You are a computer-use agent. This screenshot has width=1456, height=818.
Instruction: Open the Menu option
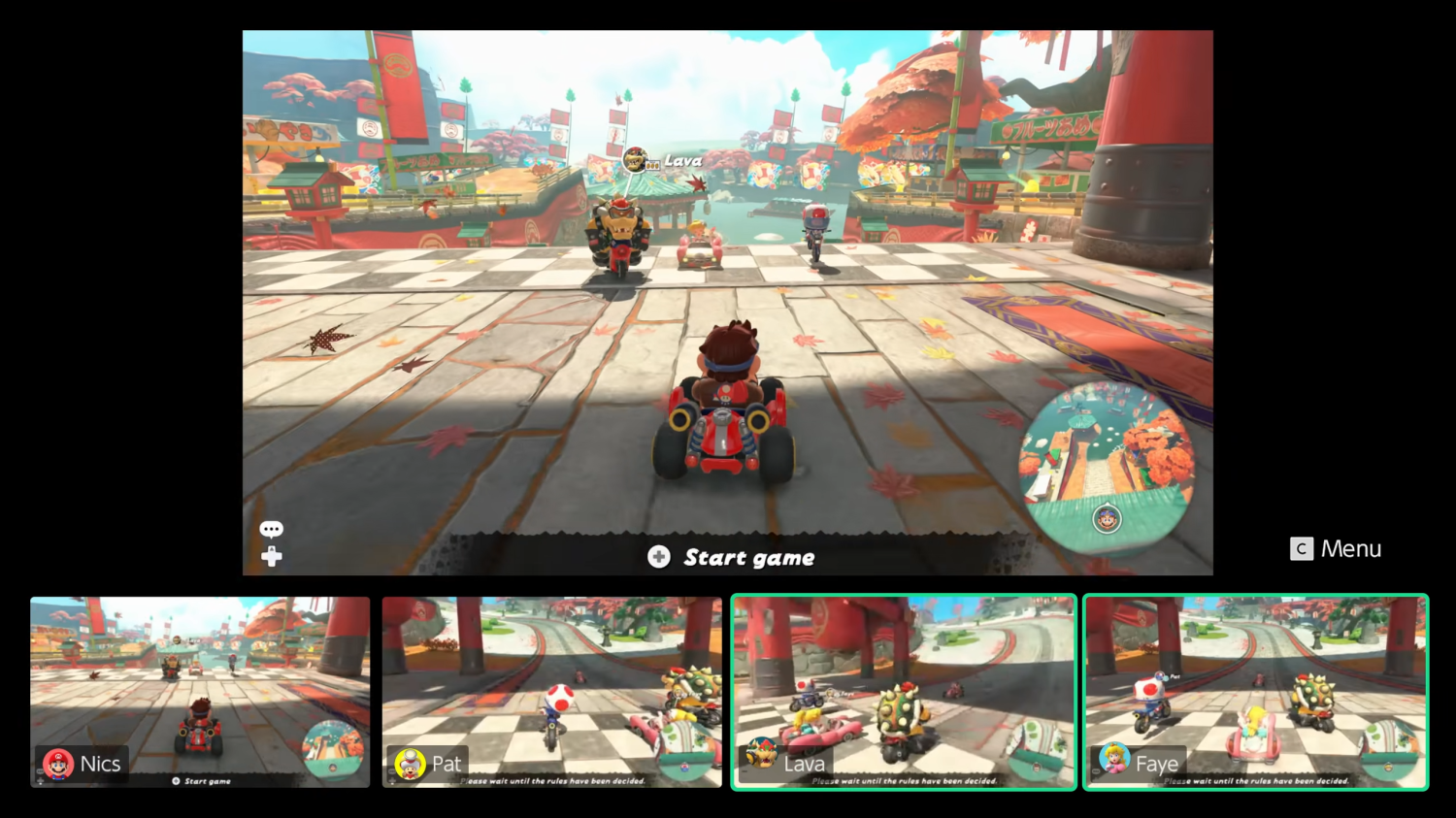(x=1350, y=548)
